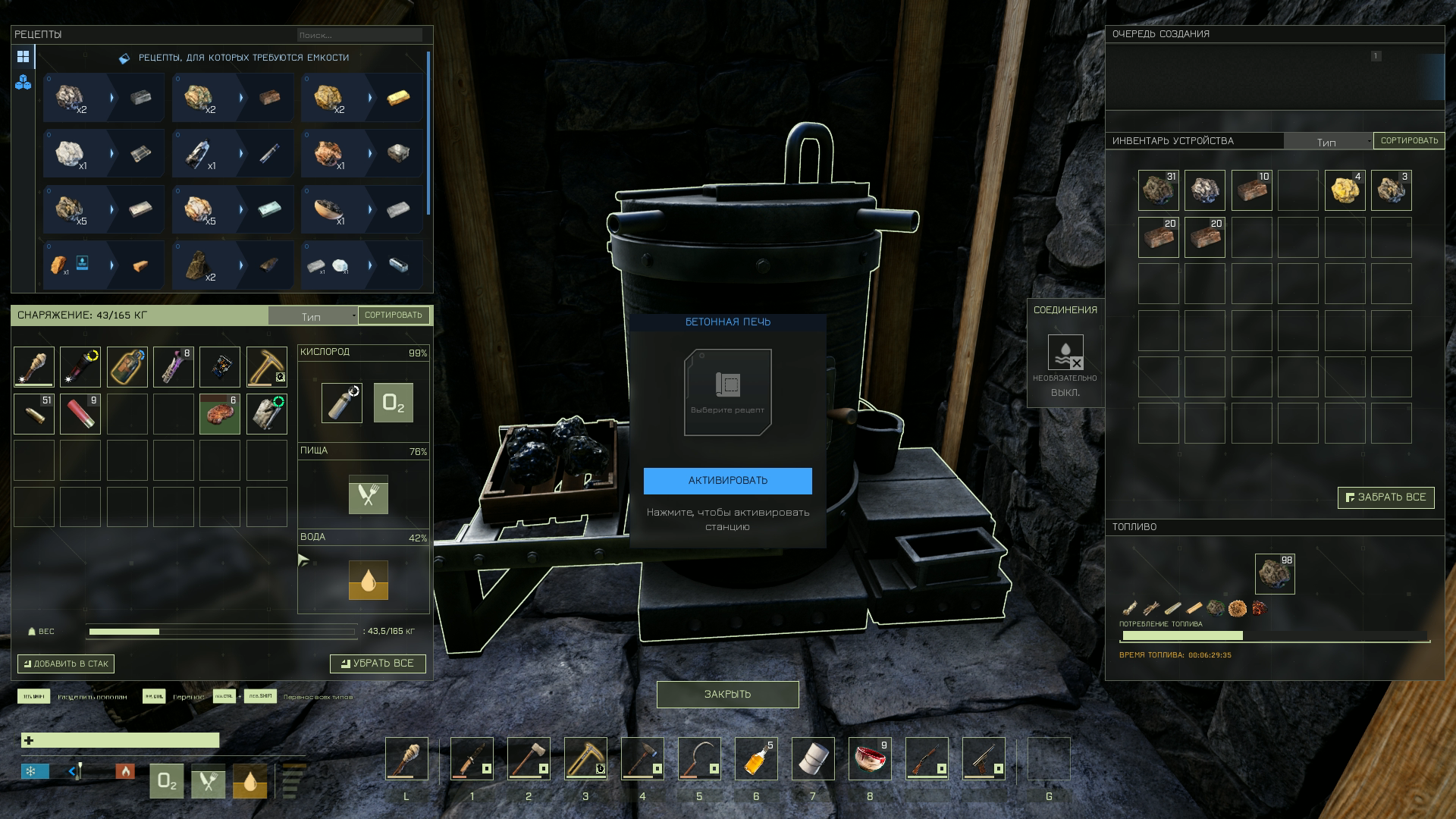Add items to stack in furnace
Screen dimensions: 1456x819
point(66,664)
